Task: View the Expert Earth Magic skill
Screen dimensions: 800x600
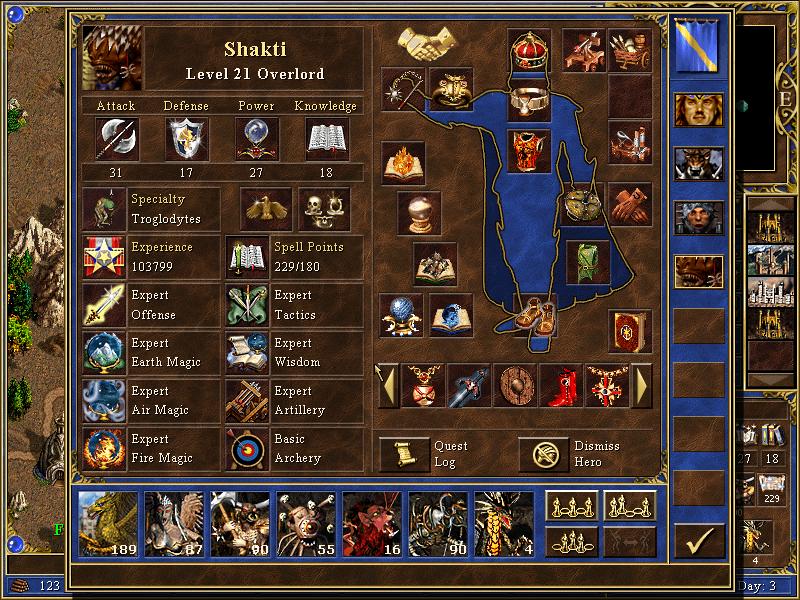Action: pyautogui.click(x=104, y=353)
